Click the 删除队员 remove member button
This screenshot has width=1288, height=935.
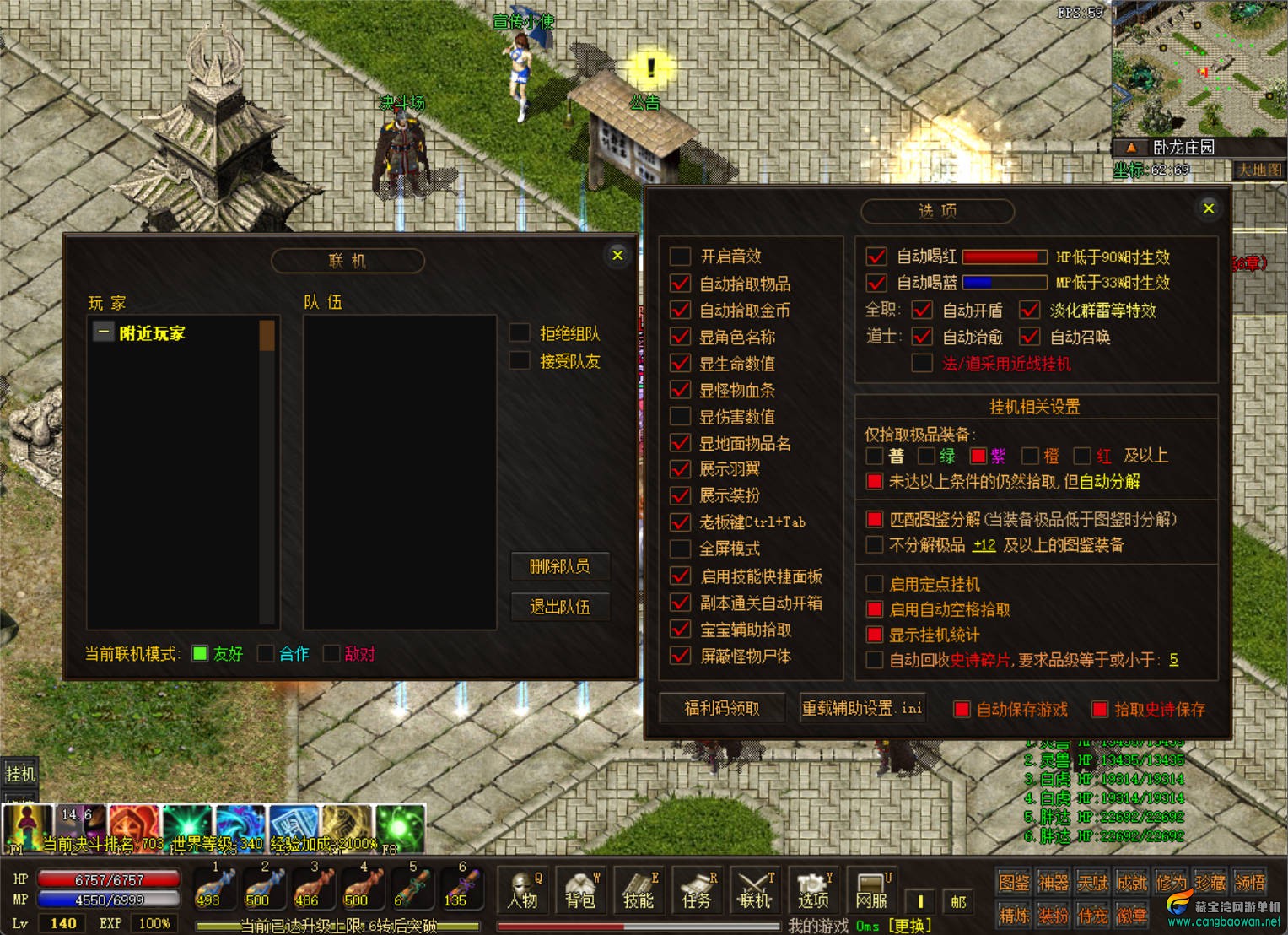coord(559,566)
